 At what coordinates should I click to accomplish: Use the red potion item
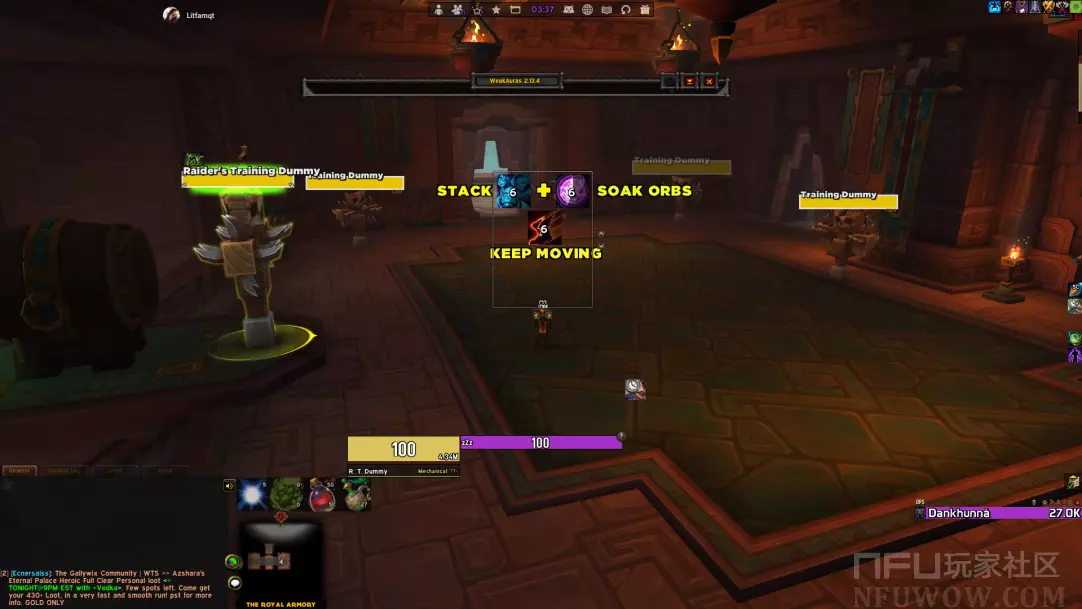(322, 494)
